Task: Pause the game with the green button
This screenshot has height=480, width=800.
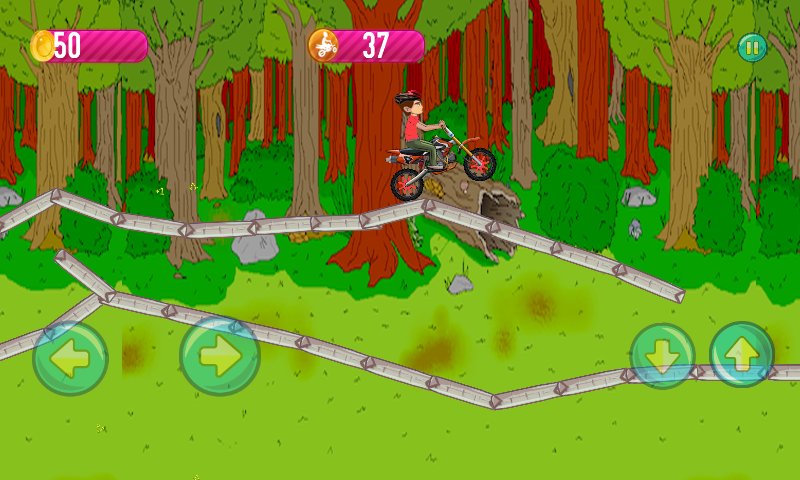Action: tap(752, 47)
